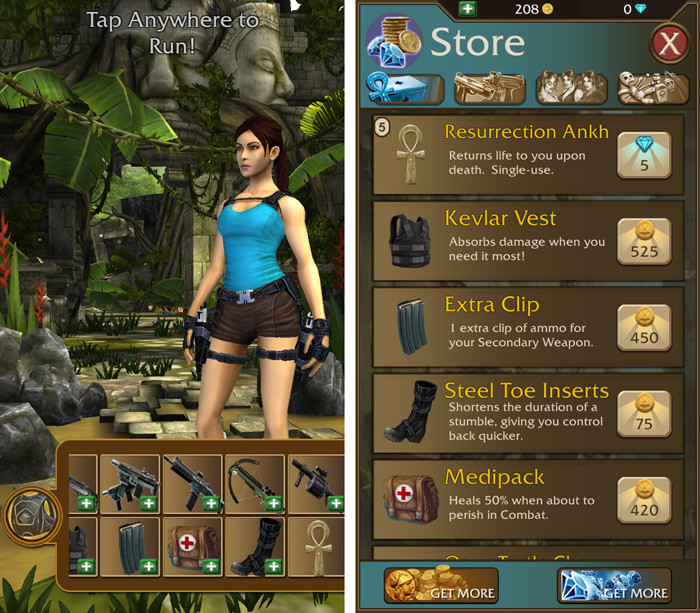This screenshot has width=700, height=613.
Task: Choose the medipack slot in the inventory bar
Action: [192, 547]
